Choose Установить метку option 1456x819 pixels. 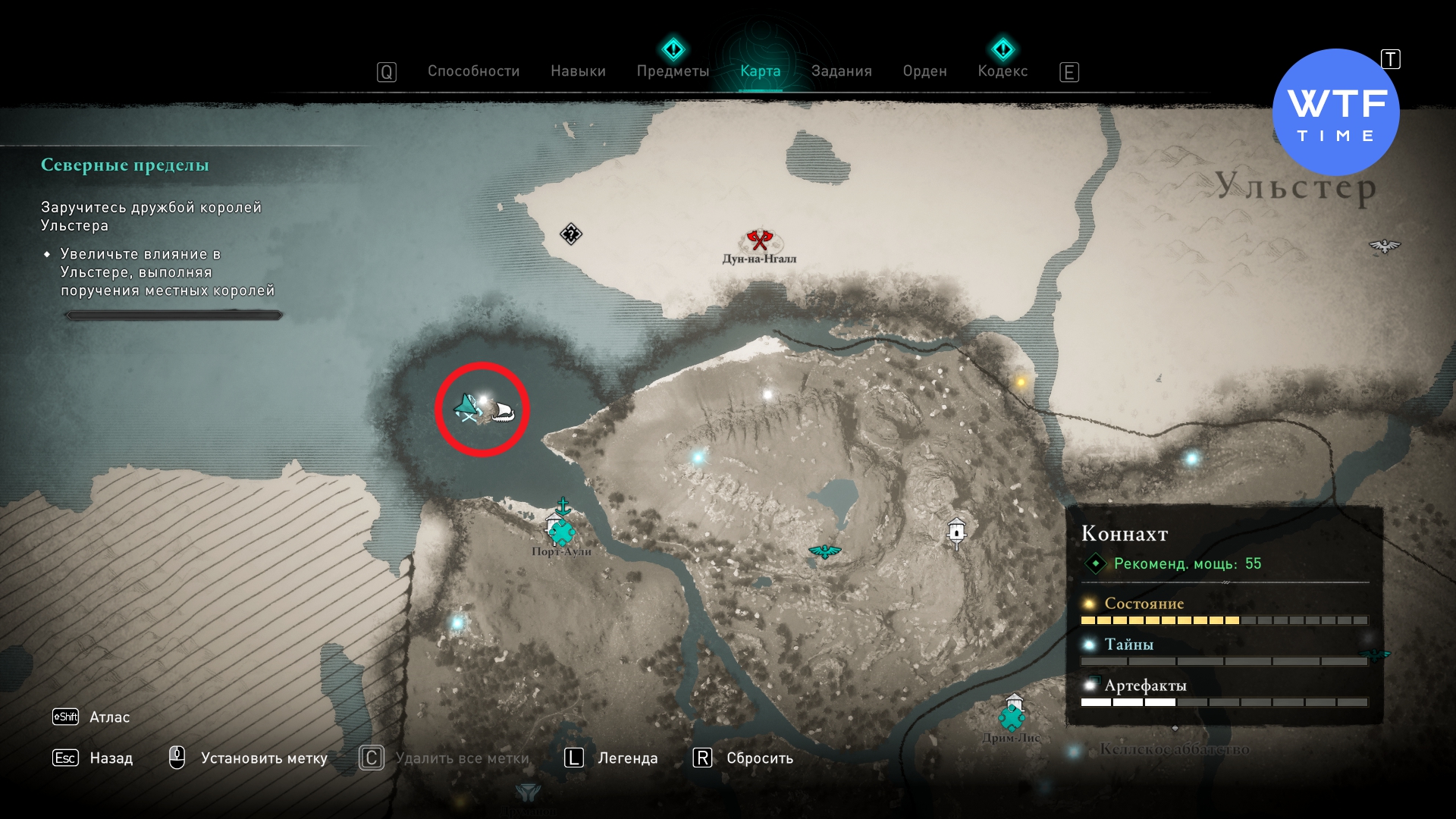click(x=263, y=758)
